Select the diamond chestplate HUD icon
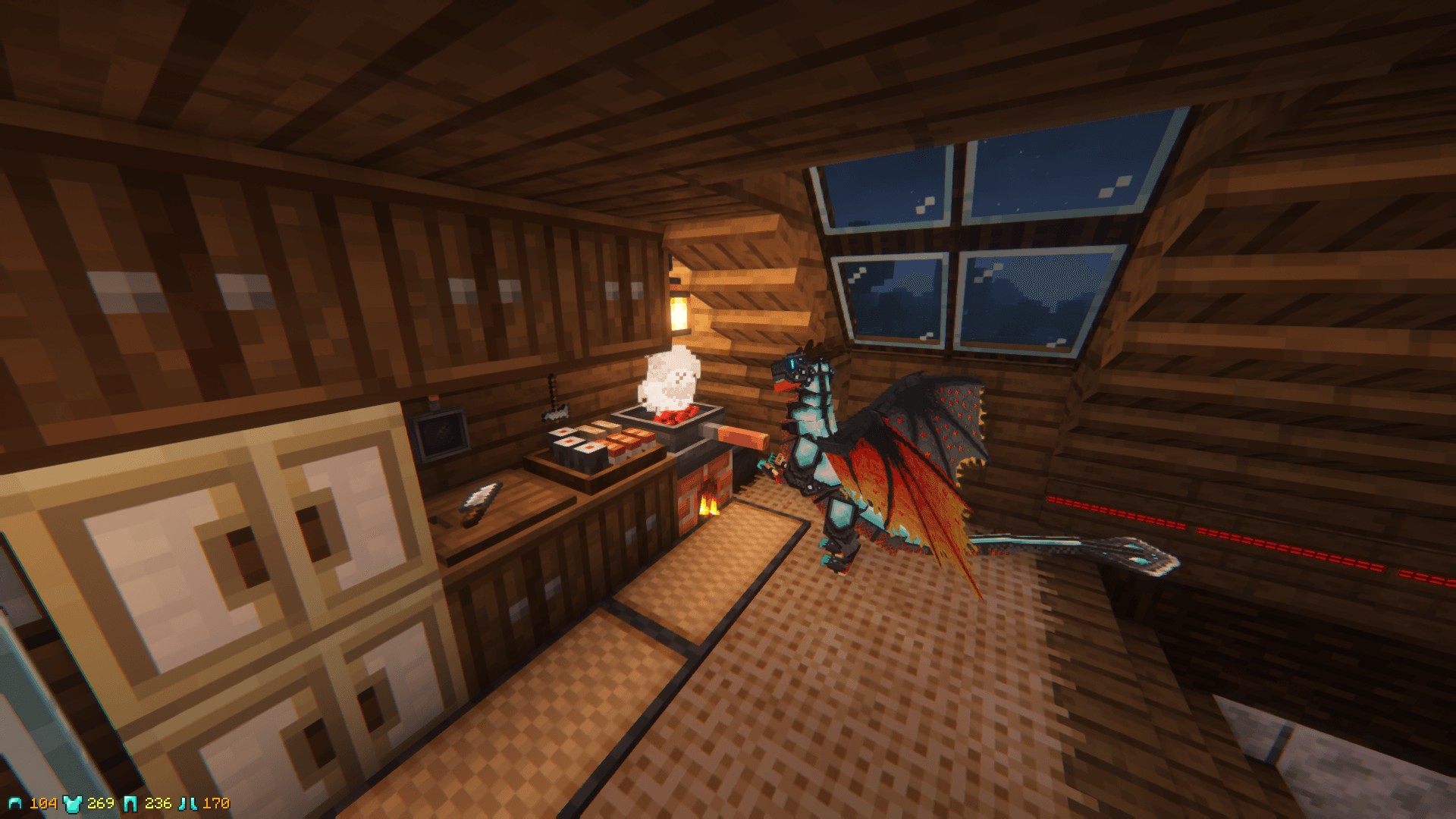The height and width of the screenshot is (819, 1456). pyautogui.click(x=72, y=804)
